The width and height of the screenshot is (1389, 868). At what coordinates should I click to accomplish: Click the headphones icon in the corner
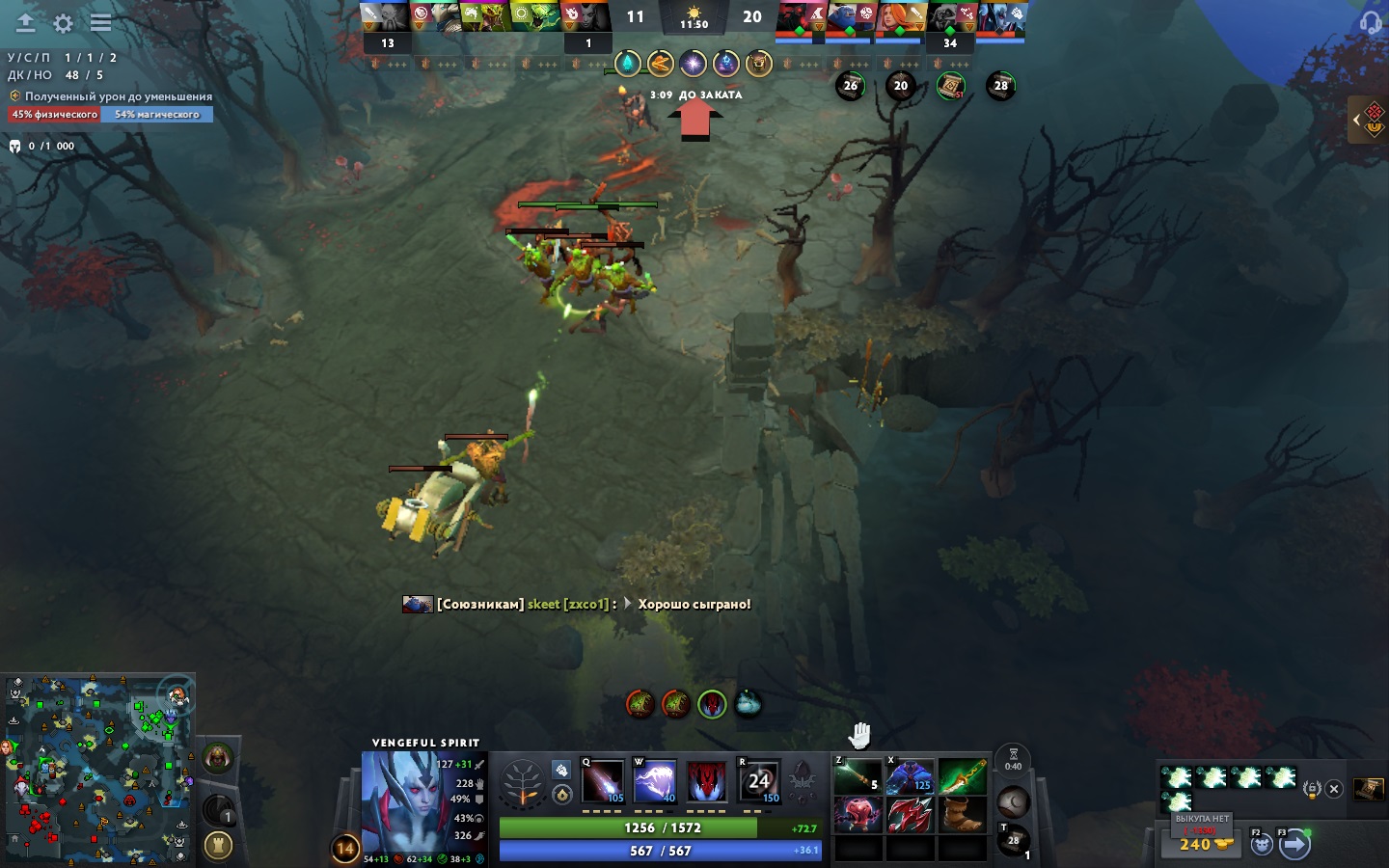pyautogui.click(x=1370, y=22)
